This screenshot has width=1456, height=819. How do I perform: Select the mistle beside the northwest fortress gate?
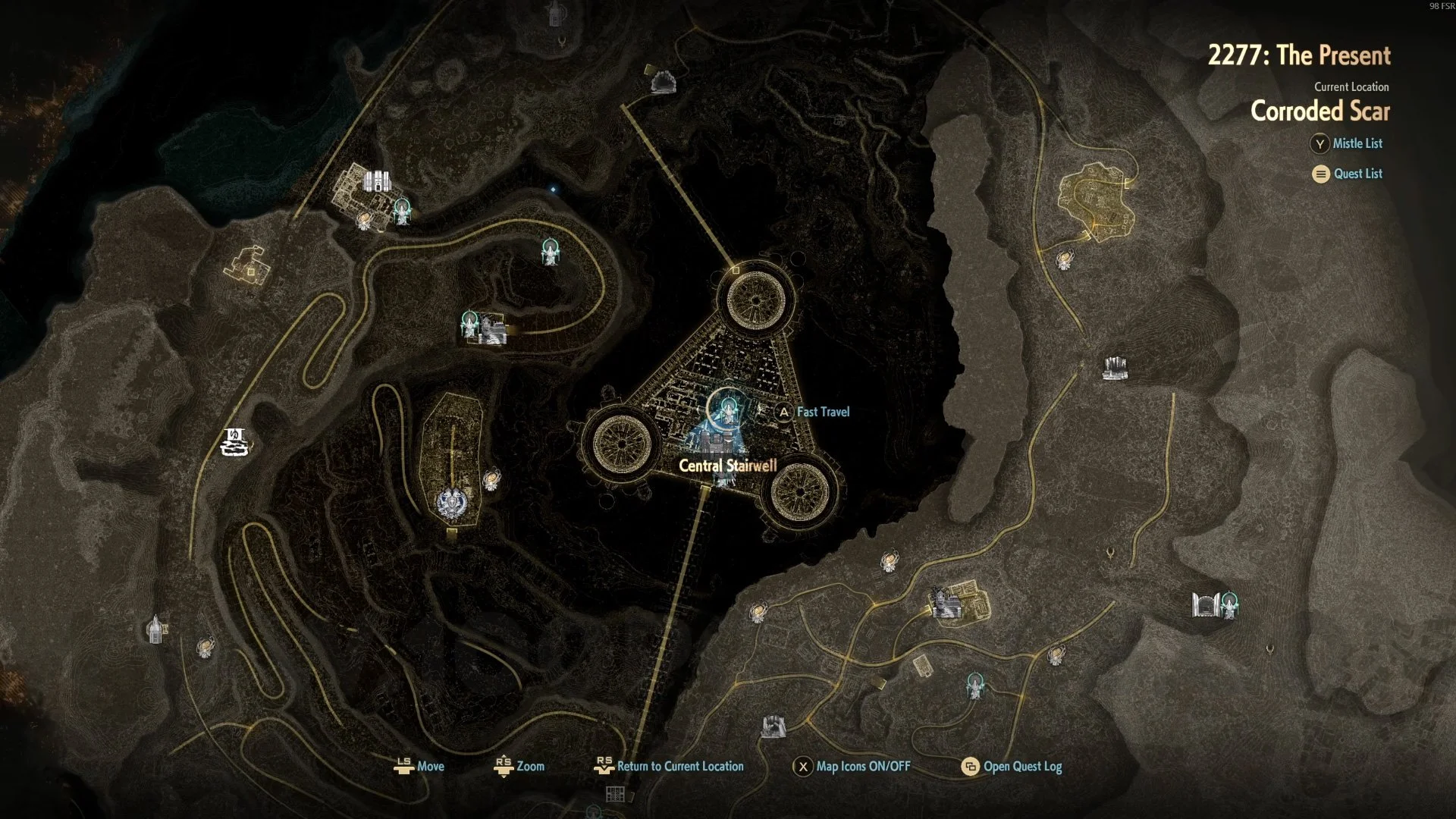403,210
